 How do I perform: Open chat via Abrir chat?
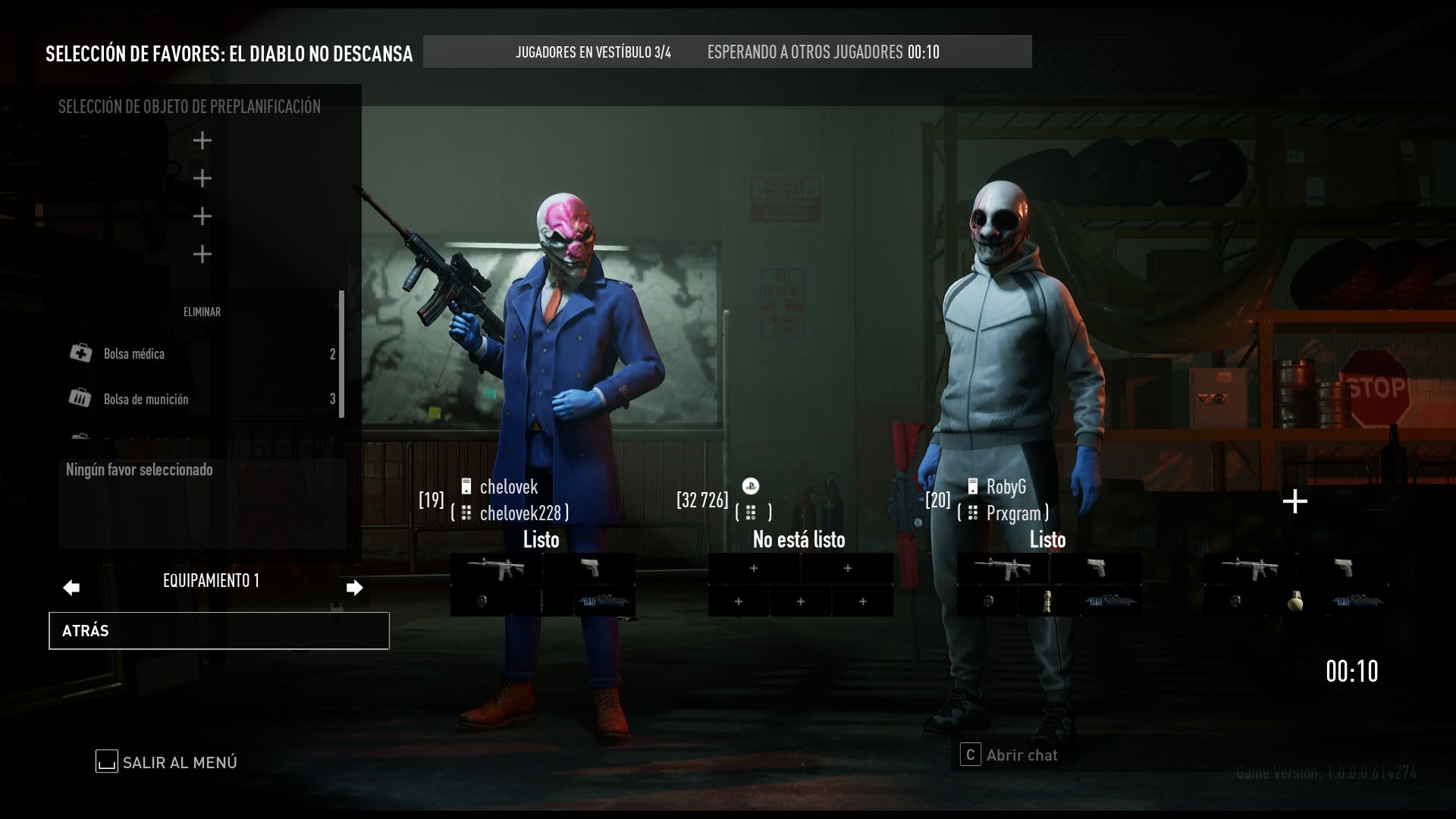(x=1020, y=755)
